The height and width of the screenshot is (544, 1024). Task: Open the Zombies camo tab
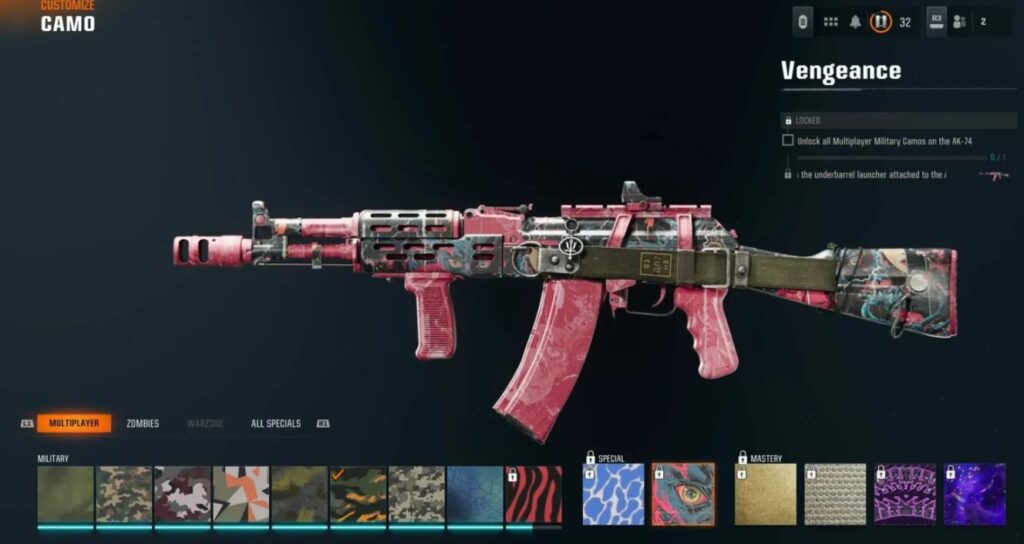pos(142,423)
